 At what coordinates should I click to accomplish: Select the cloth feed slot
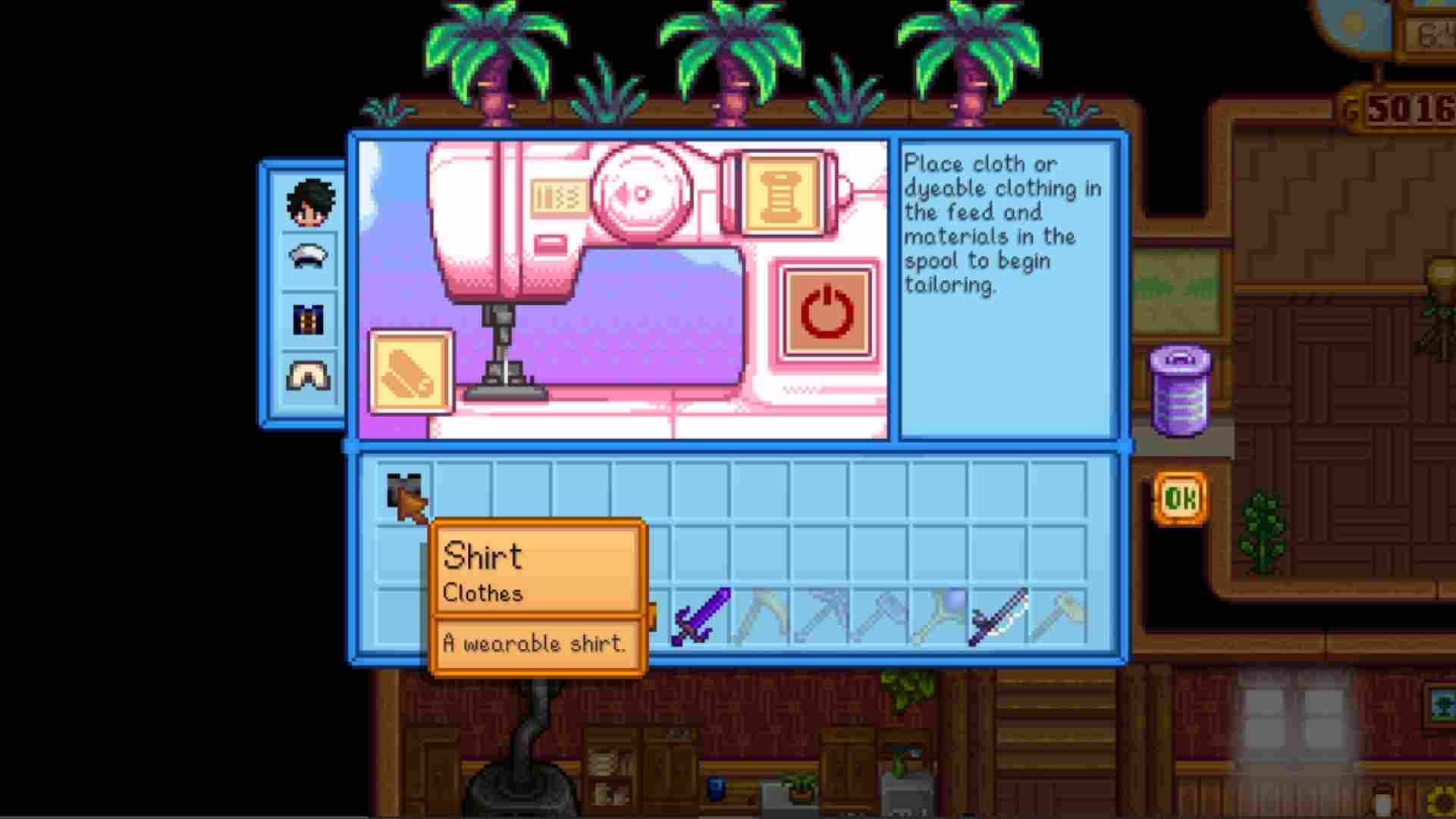tap(410, 372)
